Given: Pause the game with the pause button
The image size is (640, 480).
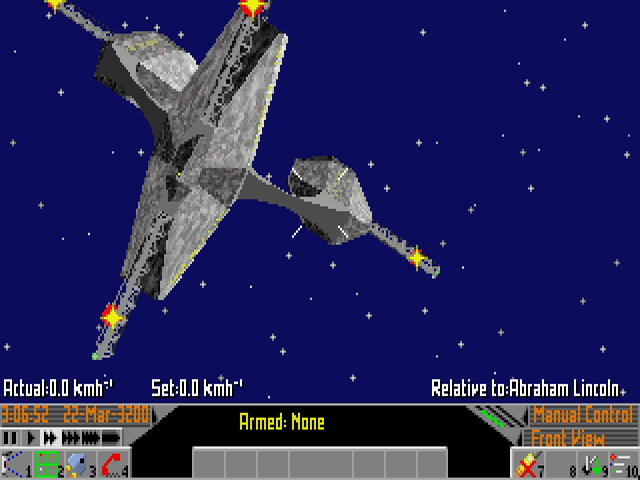Looking at the screenshot, I should [11, 438].
